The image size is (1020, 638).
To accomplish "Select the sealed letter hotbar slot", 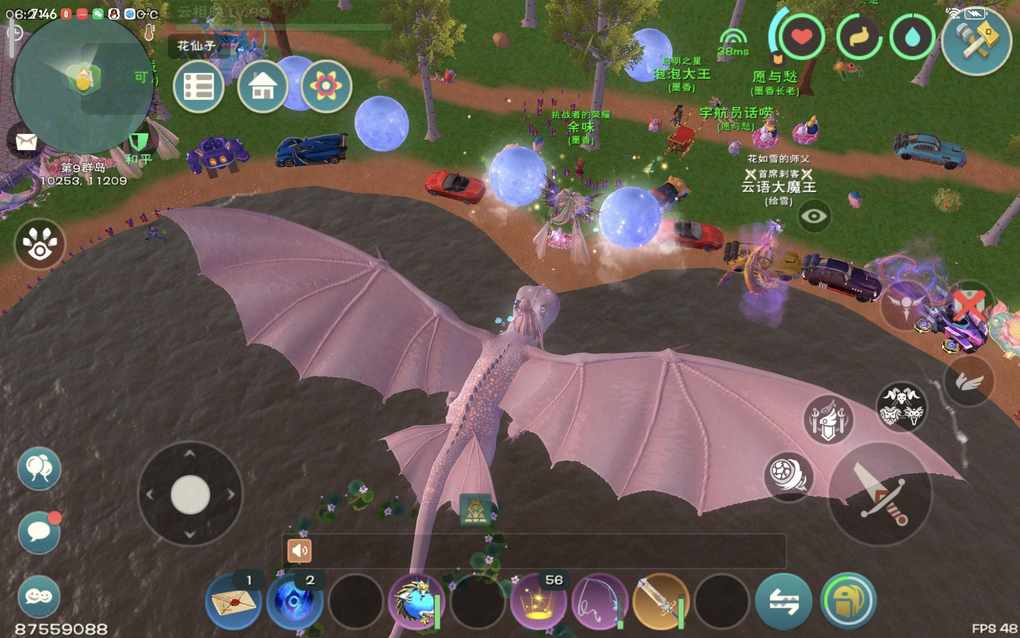I will [x=233, y=602].
